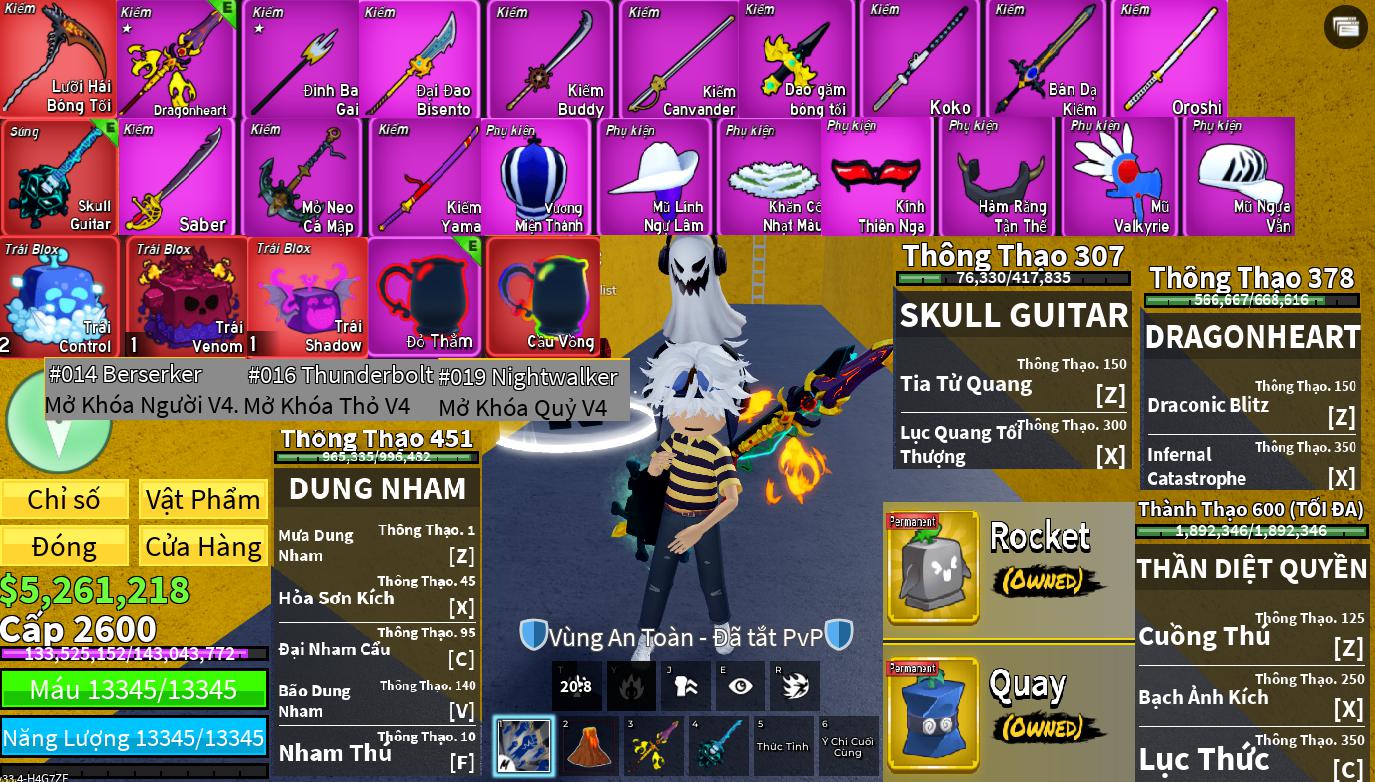Select hotbar slot 2 volcano fruit
The width and height of the screenshot is (1375, 782).
pos(588,746)
